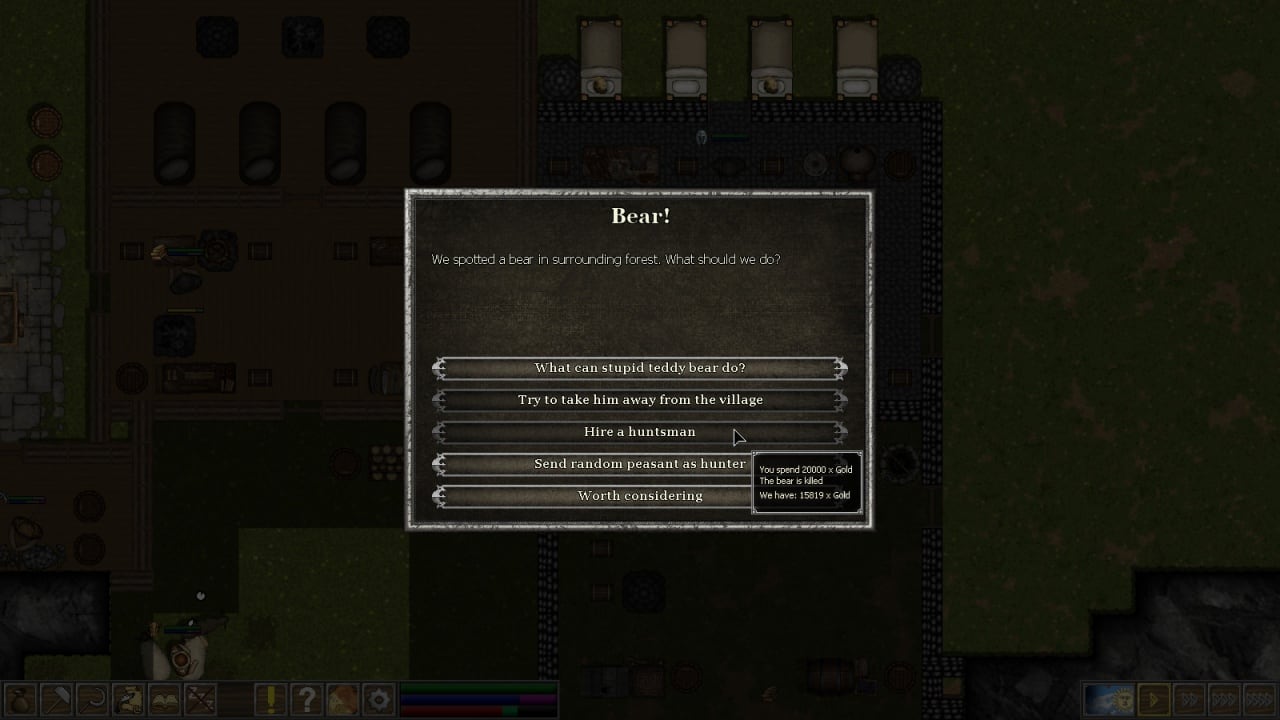Image resolution: width=1280 pixels, height=720 pixels.
Task: Select "Try to take him away from the village"
Action: pos(640,400)
